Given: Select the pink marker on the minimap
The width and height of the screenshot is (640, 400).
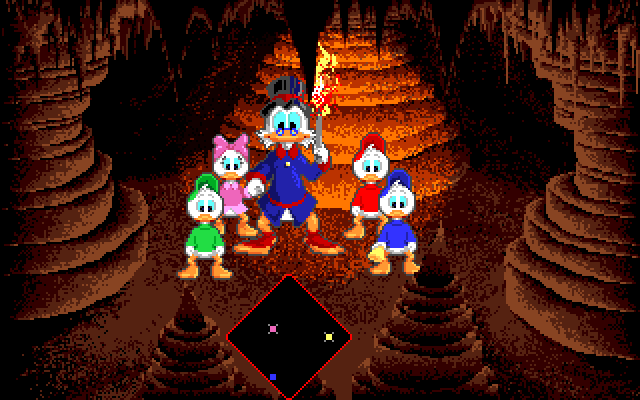Looking at the screenshot, I should tap(274, 328).
